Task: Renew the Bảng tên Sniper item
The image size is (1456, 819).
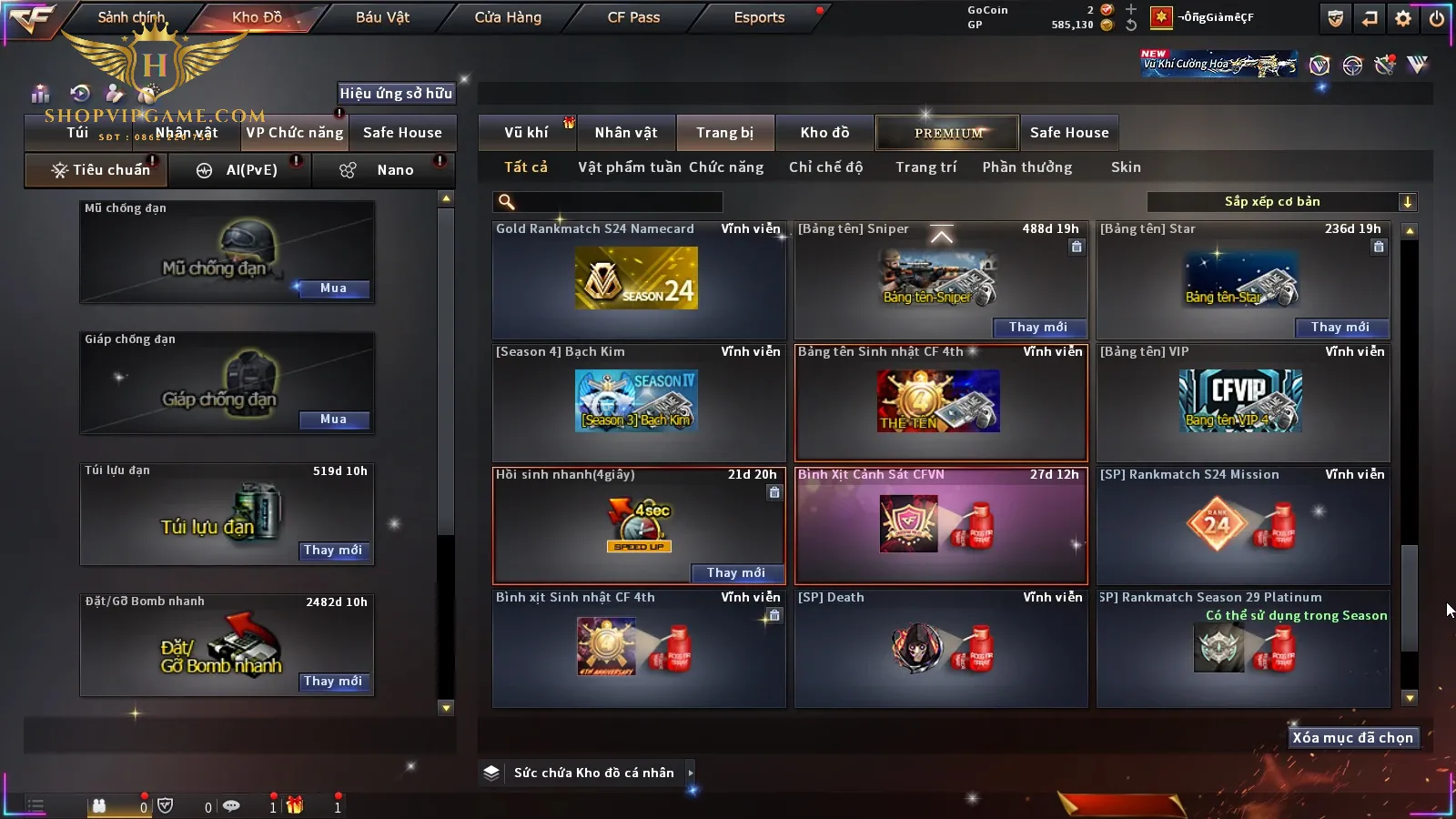Action: coord(1038,328)
